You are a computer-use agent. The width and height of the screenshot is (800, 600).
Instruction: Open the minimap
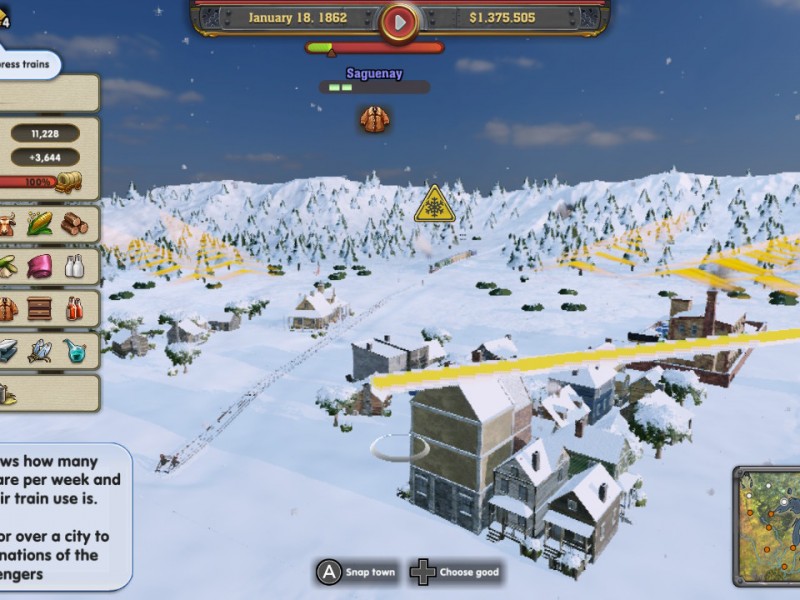[768, 525]
